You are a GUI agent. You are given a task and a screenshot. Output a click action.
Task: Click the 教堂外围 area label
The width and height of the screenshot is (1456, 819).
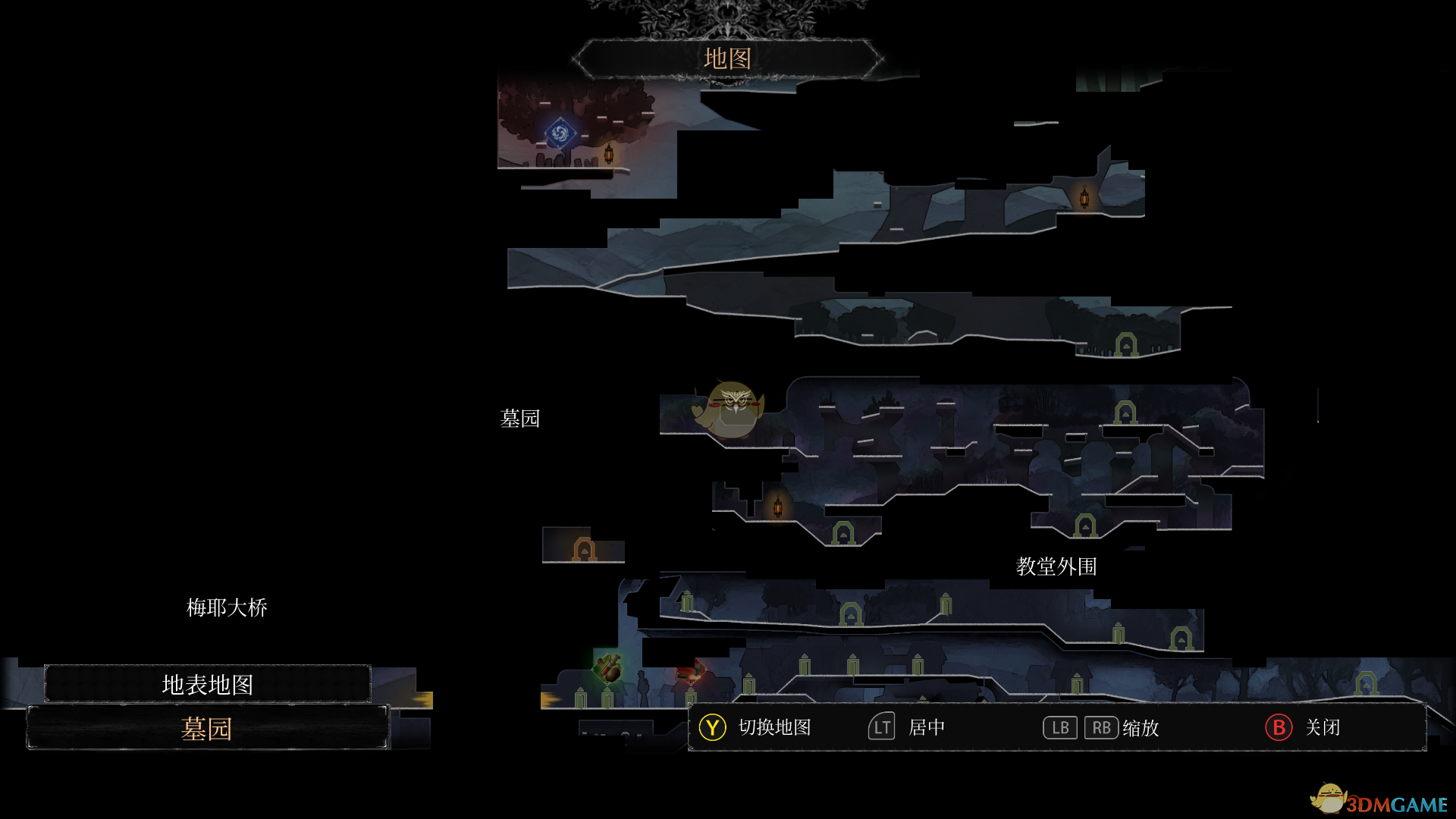[1056, 566]
